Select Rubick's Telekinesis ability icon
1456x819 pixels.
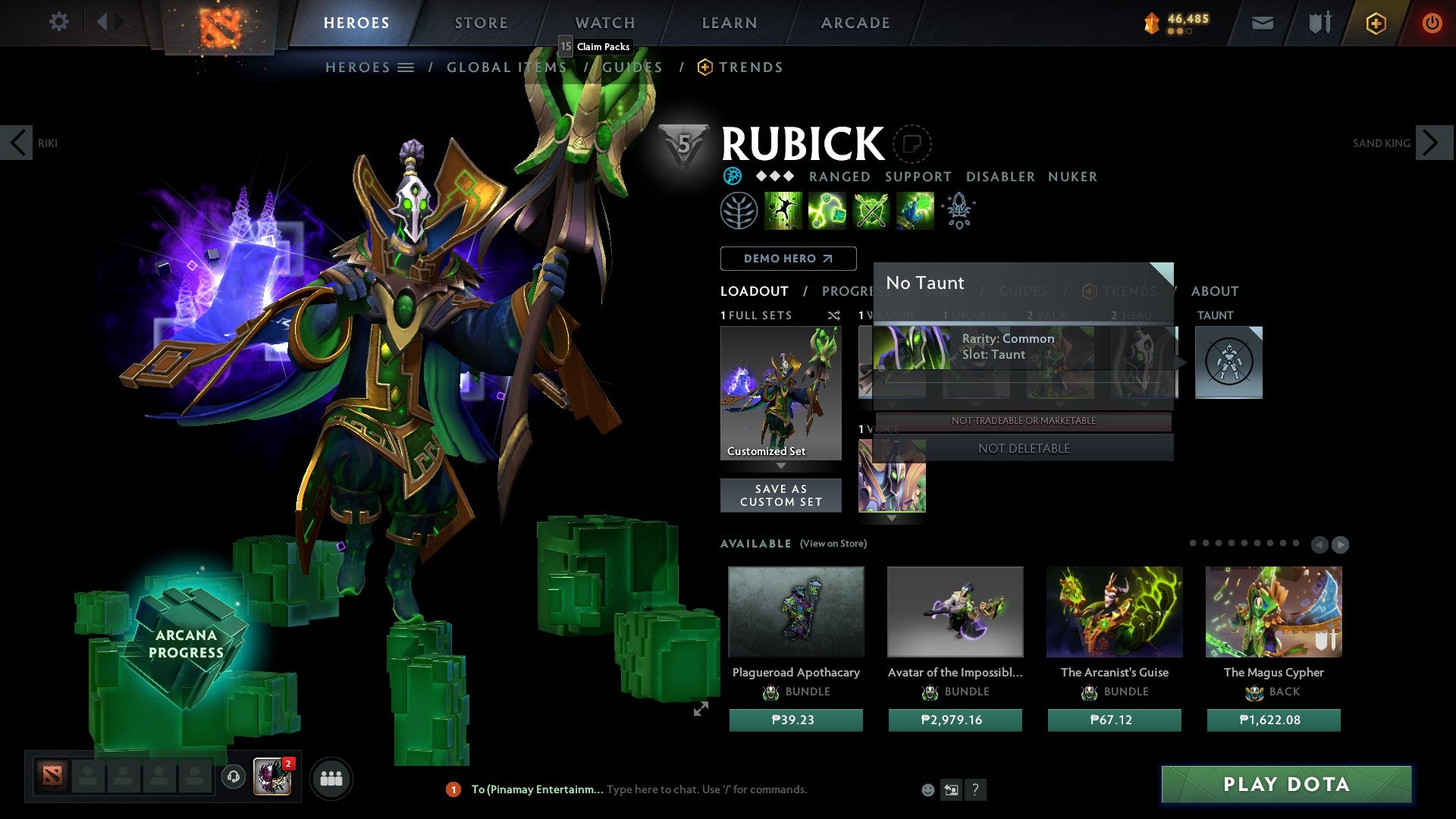tap(783, 210)
